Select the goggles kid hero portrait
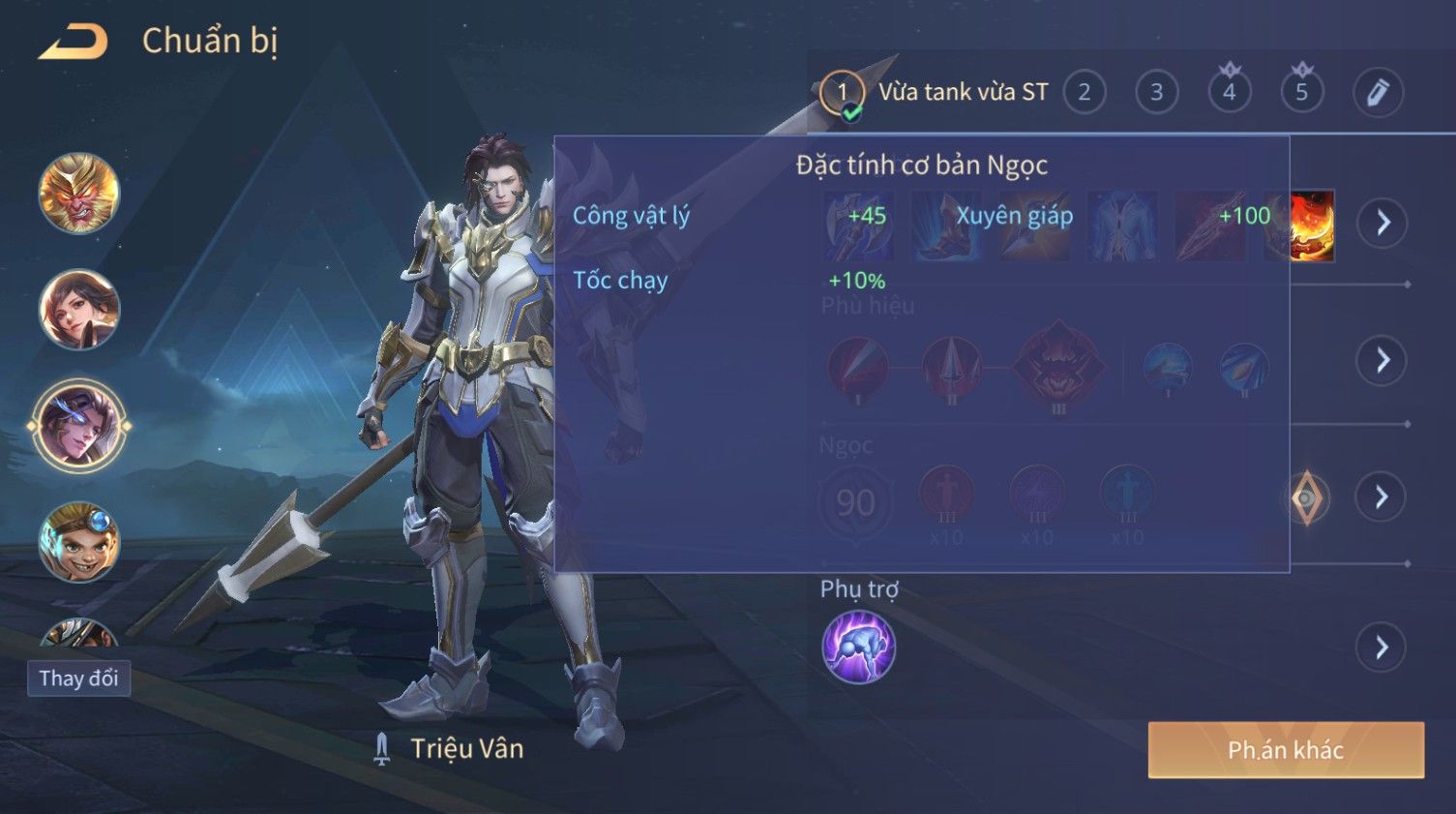1456x814 pixels. tap(79, 542)
